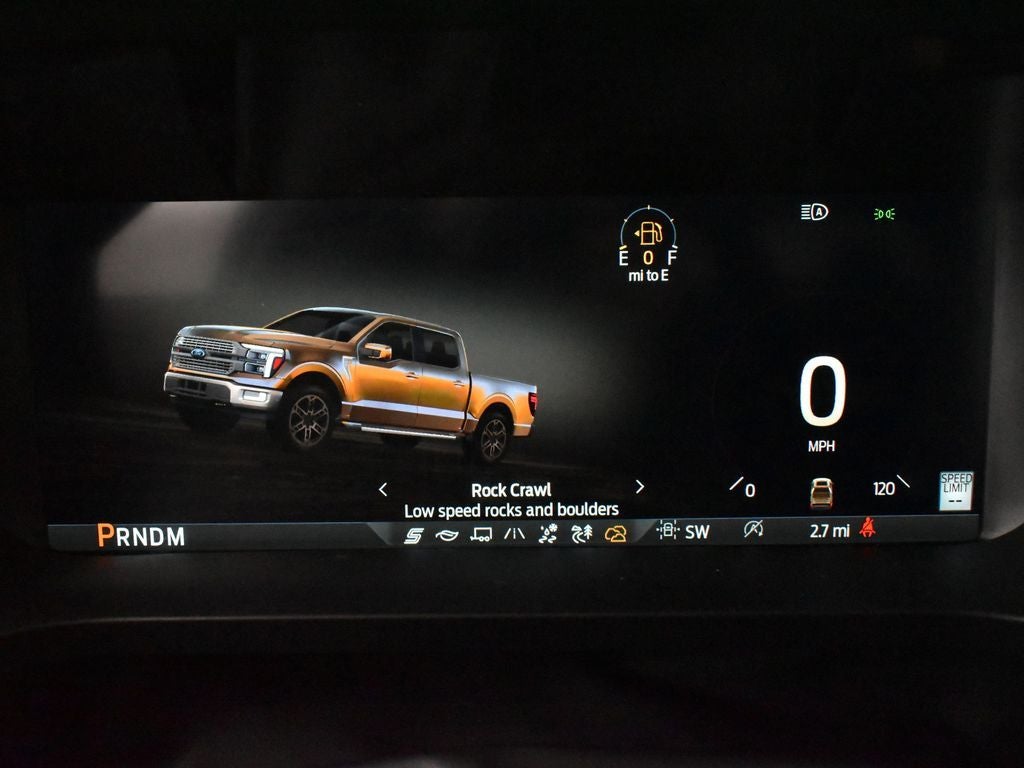Choose the snowflake Deep Snow mode icon

[548, 534]
